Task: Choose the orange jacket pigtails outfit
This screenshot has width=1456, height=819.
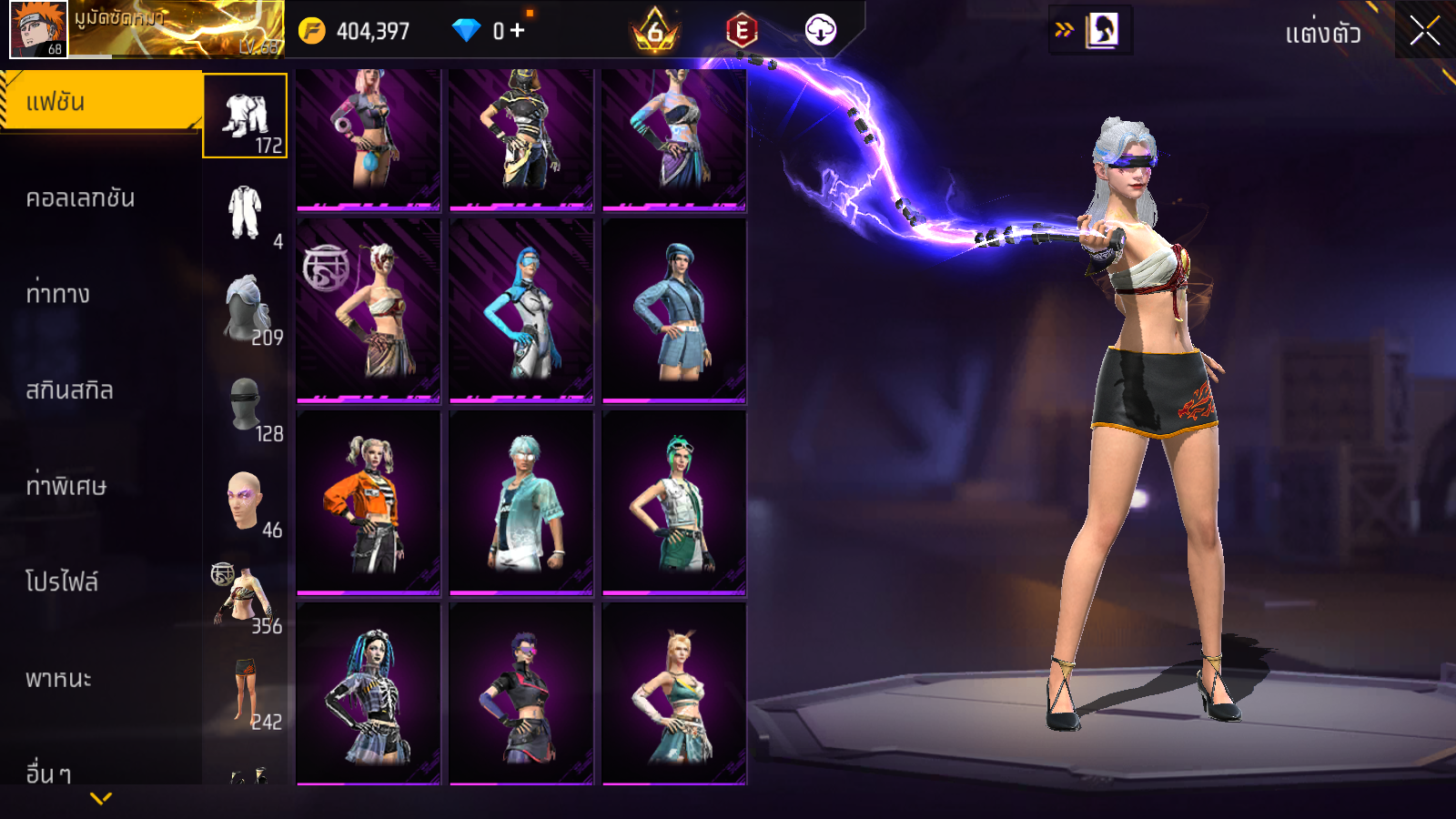Action: (x=369, y=502)
